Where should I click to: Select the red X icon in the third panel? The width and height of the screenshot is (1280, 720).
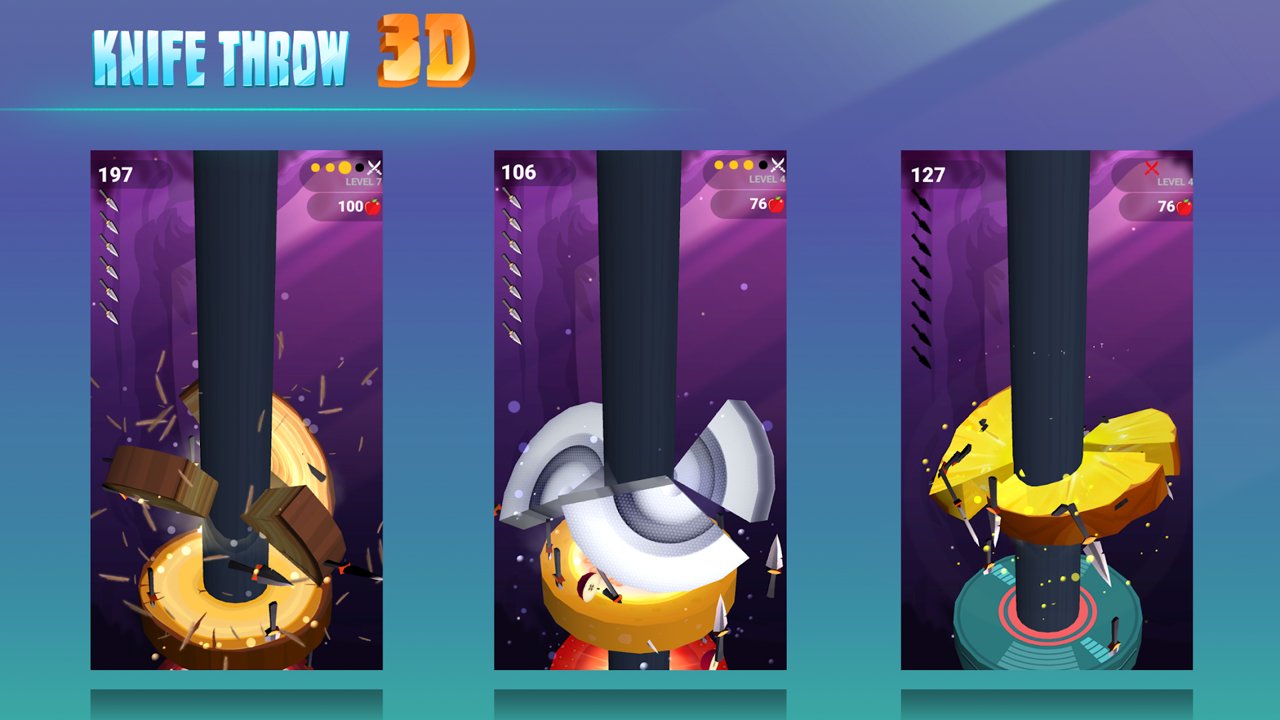[1152, 168]
